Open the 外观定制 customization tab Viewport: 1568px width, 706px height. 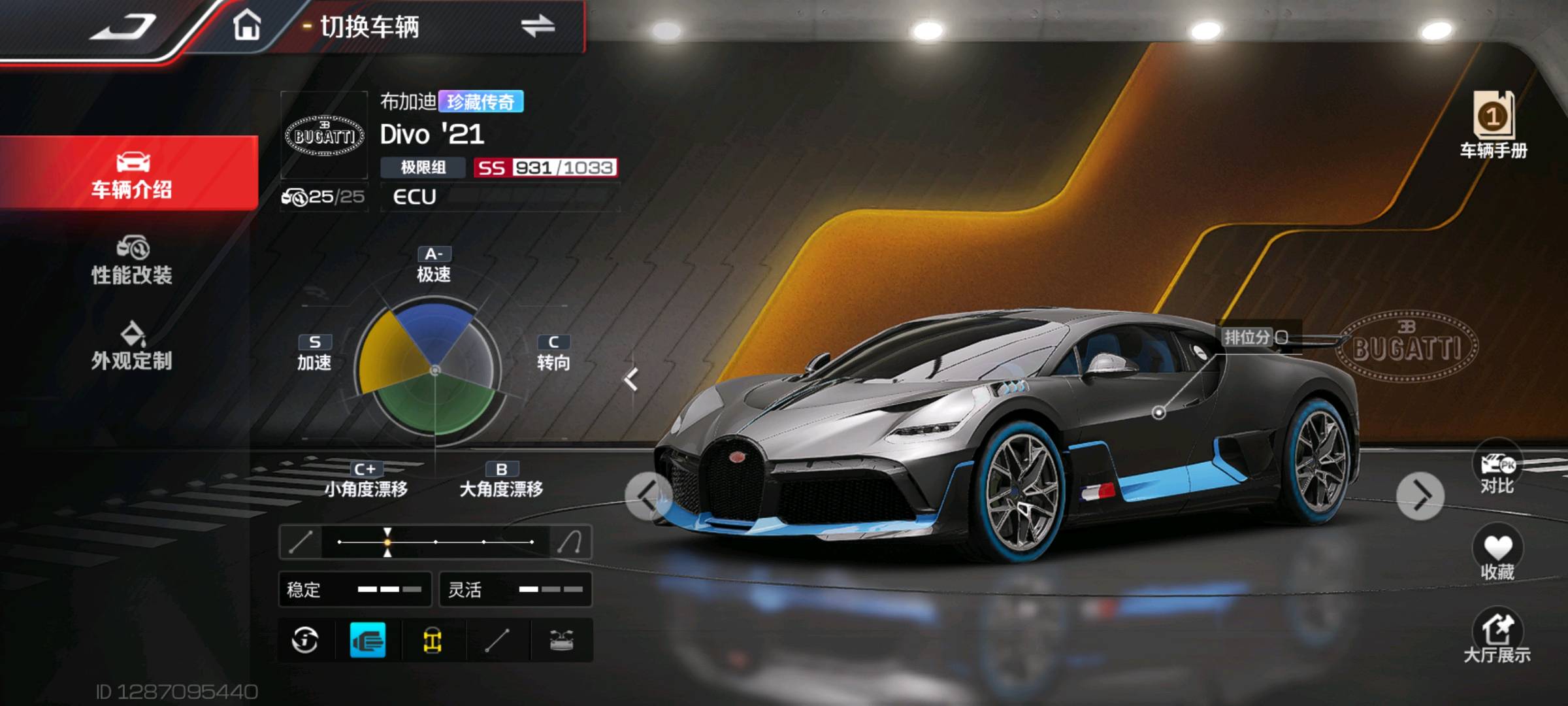(x=131, y=346)
